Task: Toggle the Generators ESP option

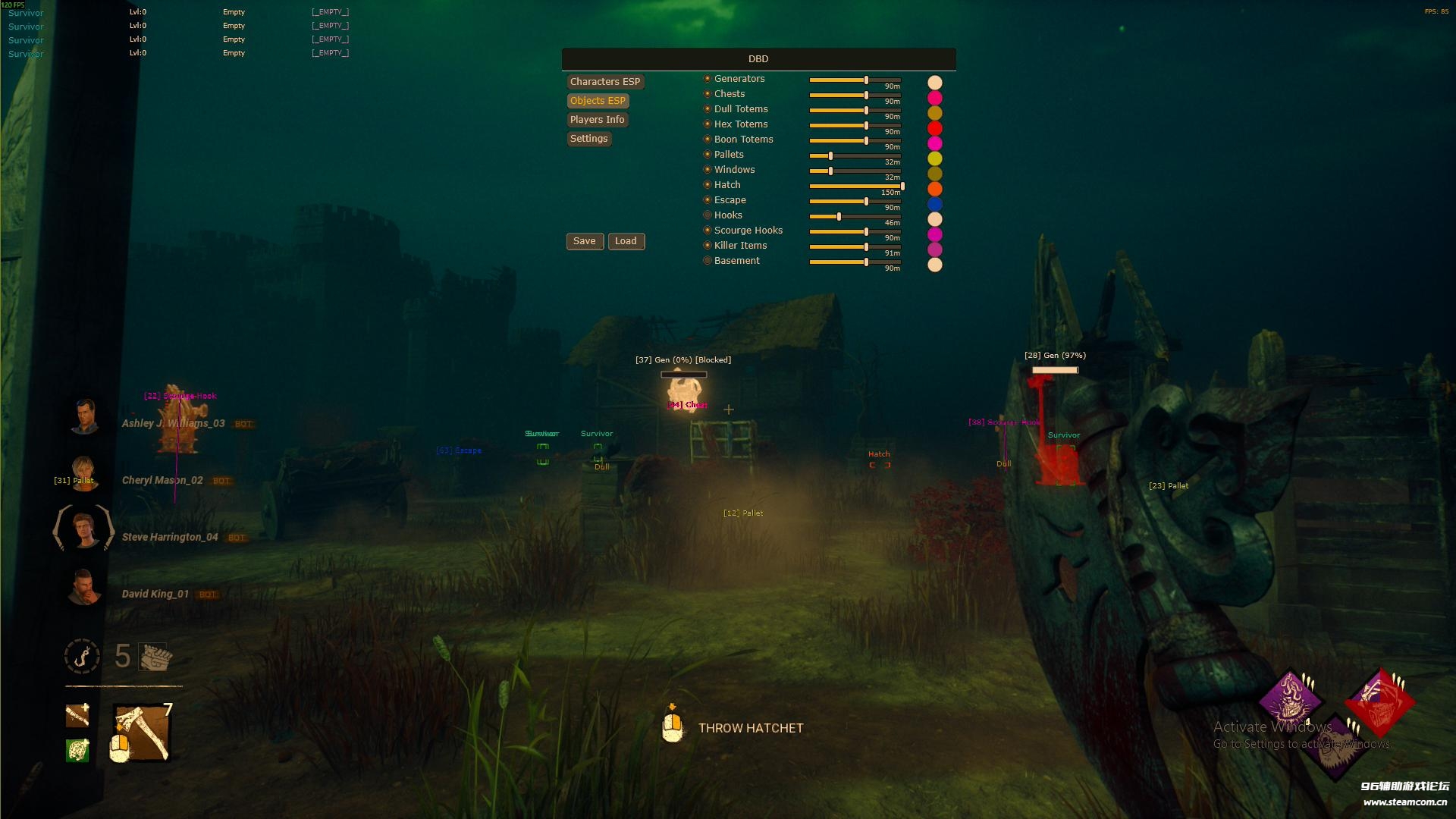Action: pyautogui.click(x=708, y=79)
